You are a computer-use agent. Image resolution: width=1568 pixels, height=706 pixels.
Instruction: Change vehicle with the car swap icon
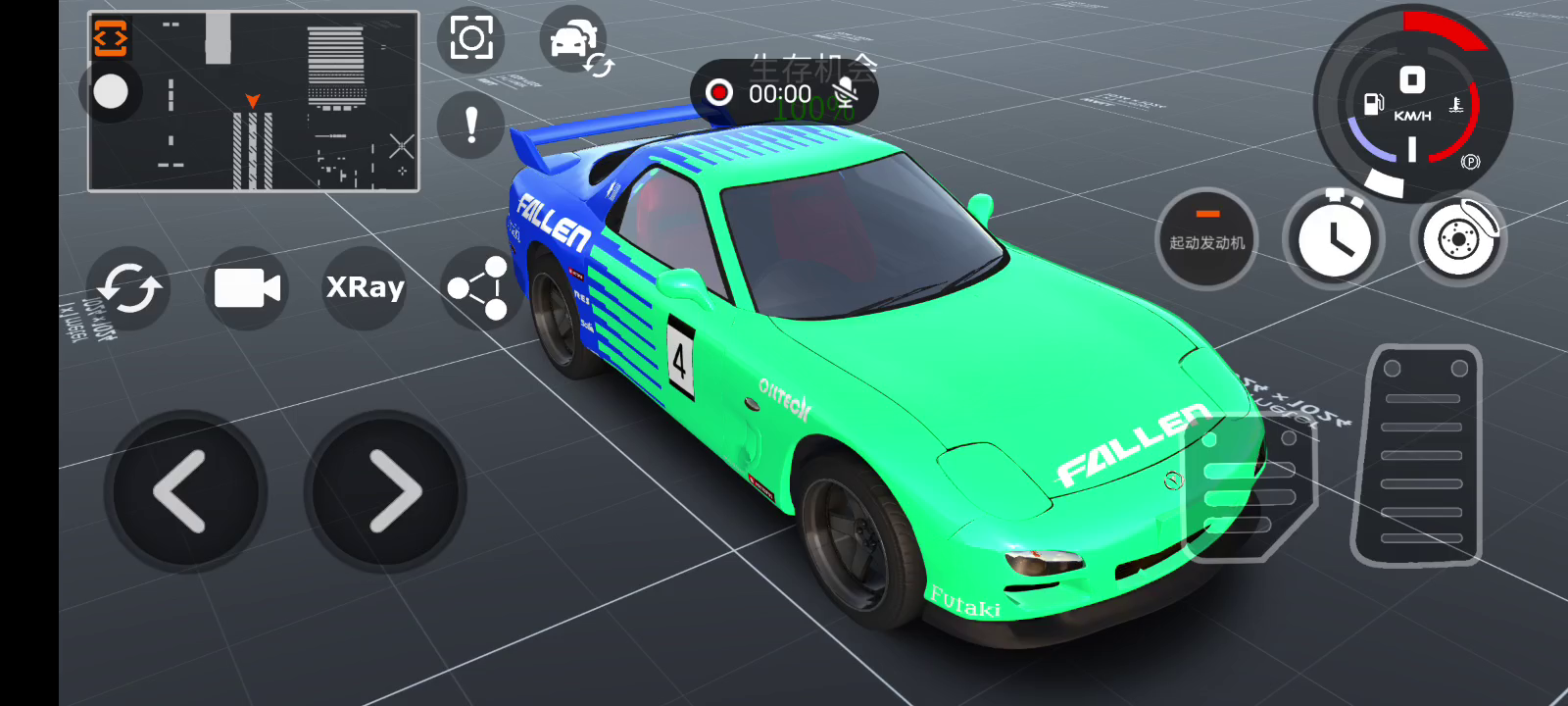[x=576, y=42]
